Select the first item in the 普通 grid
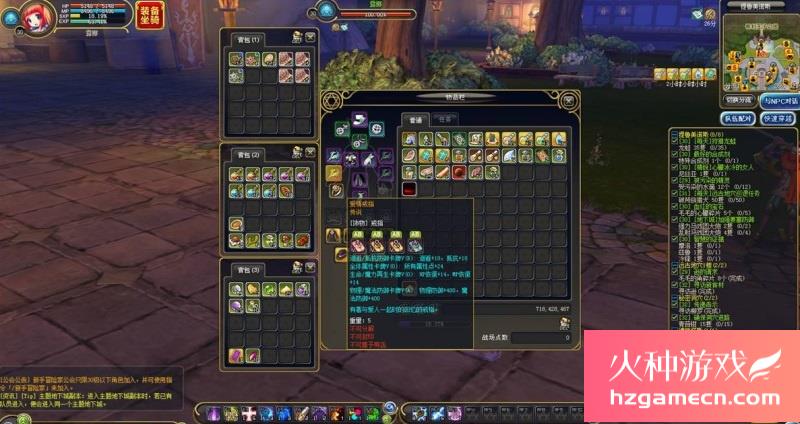This screenshot has width=800, height=424. click(x=409, y=139)
